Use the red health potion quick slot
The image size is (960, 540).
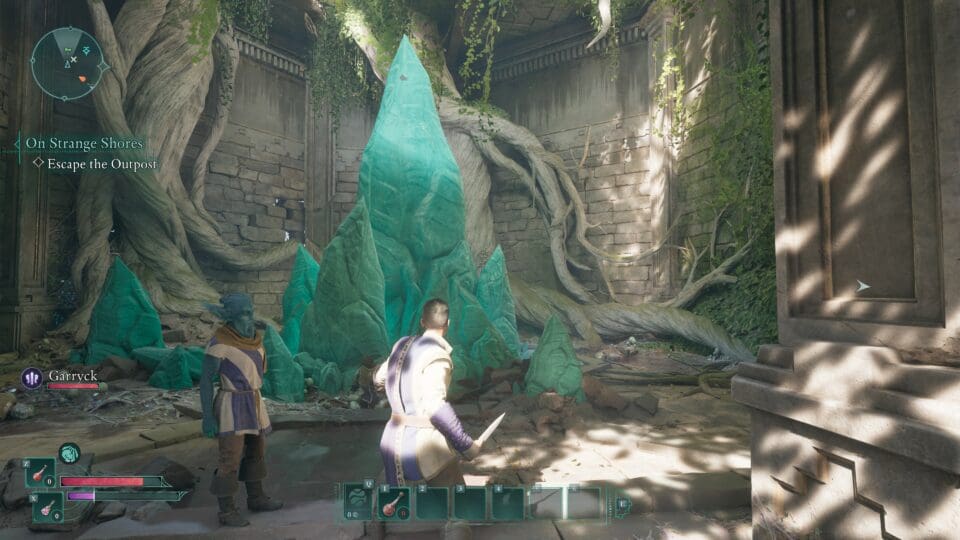click(40, 473)
